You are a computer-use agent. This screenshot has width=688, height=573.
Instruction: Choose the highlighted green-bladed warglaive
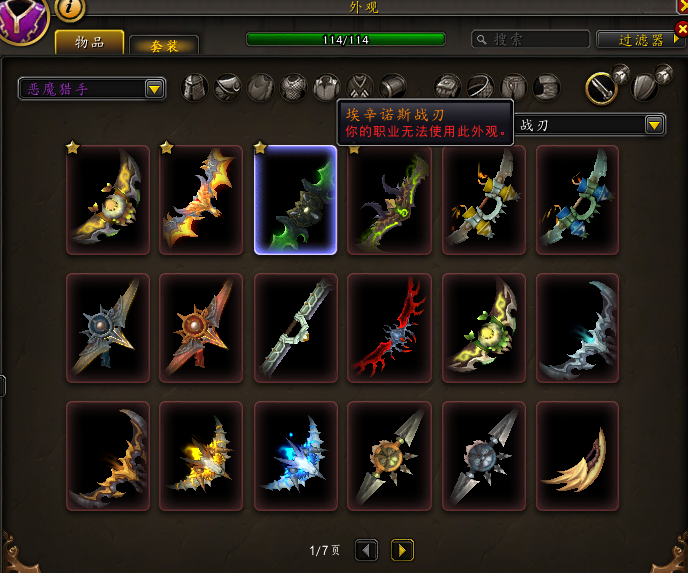[295, 200]
